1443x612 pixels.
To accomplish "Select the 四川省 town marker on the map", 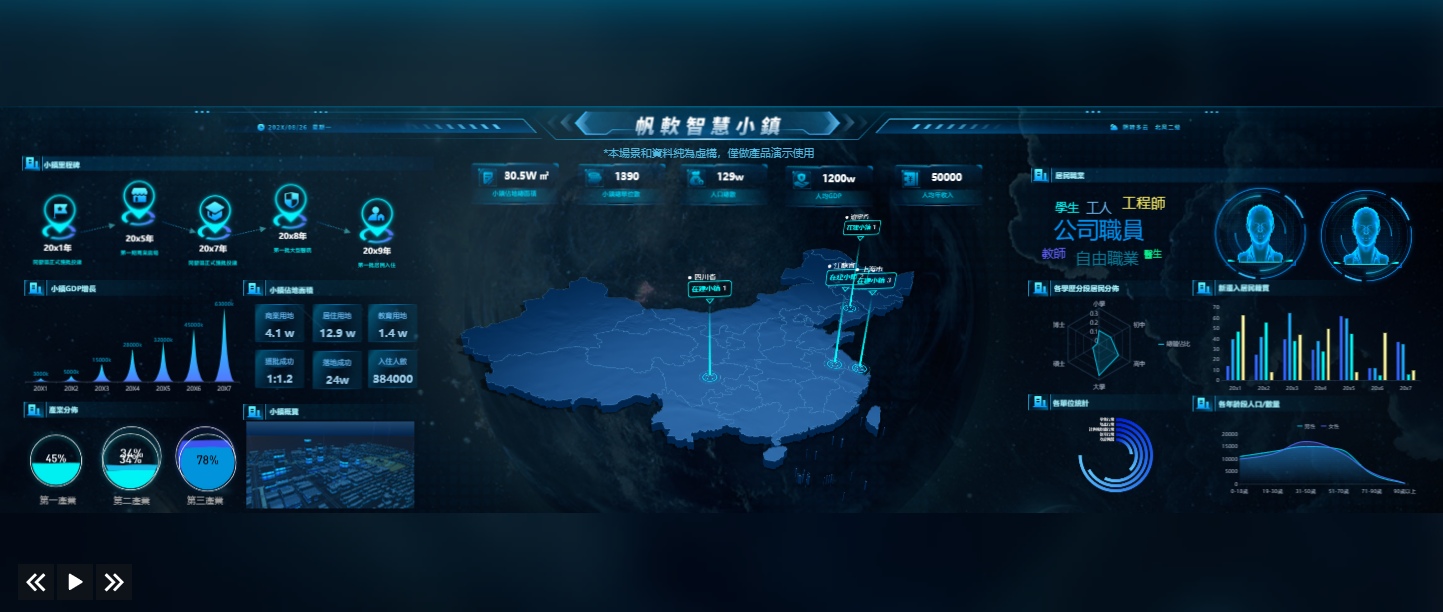I will [709, 289].
